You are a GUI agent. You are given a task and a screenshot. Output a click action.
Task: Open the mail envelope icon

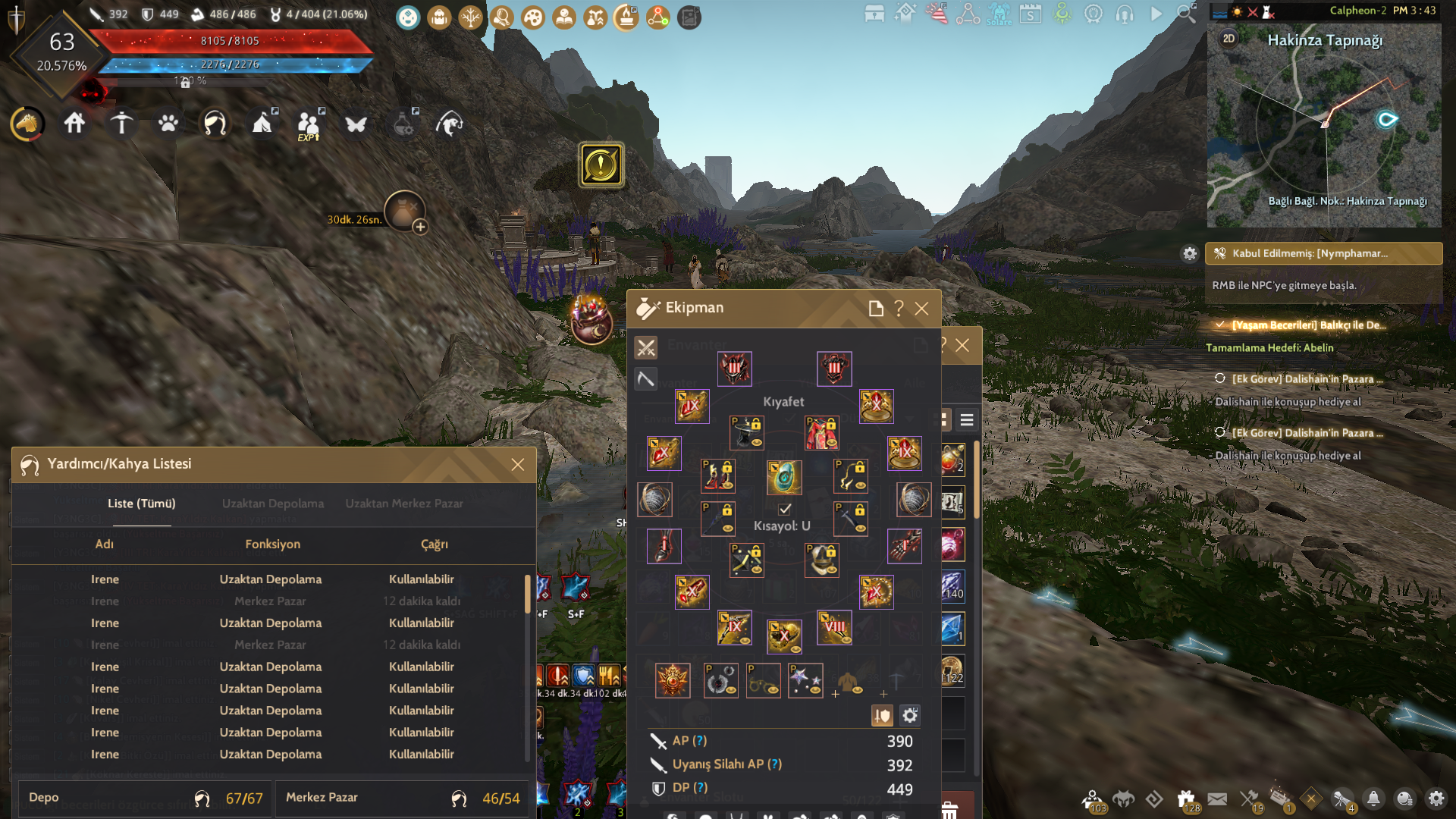coord(1217,799)
